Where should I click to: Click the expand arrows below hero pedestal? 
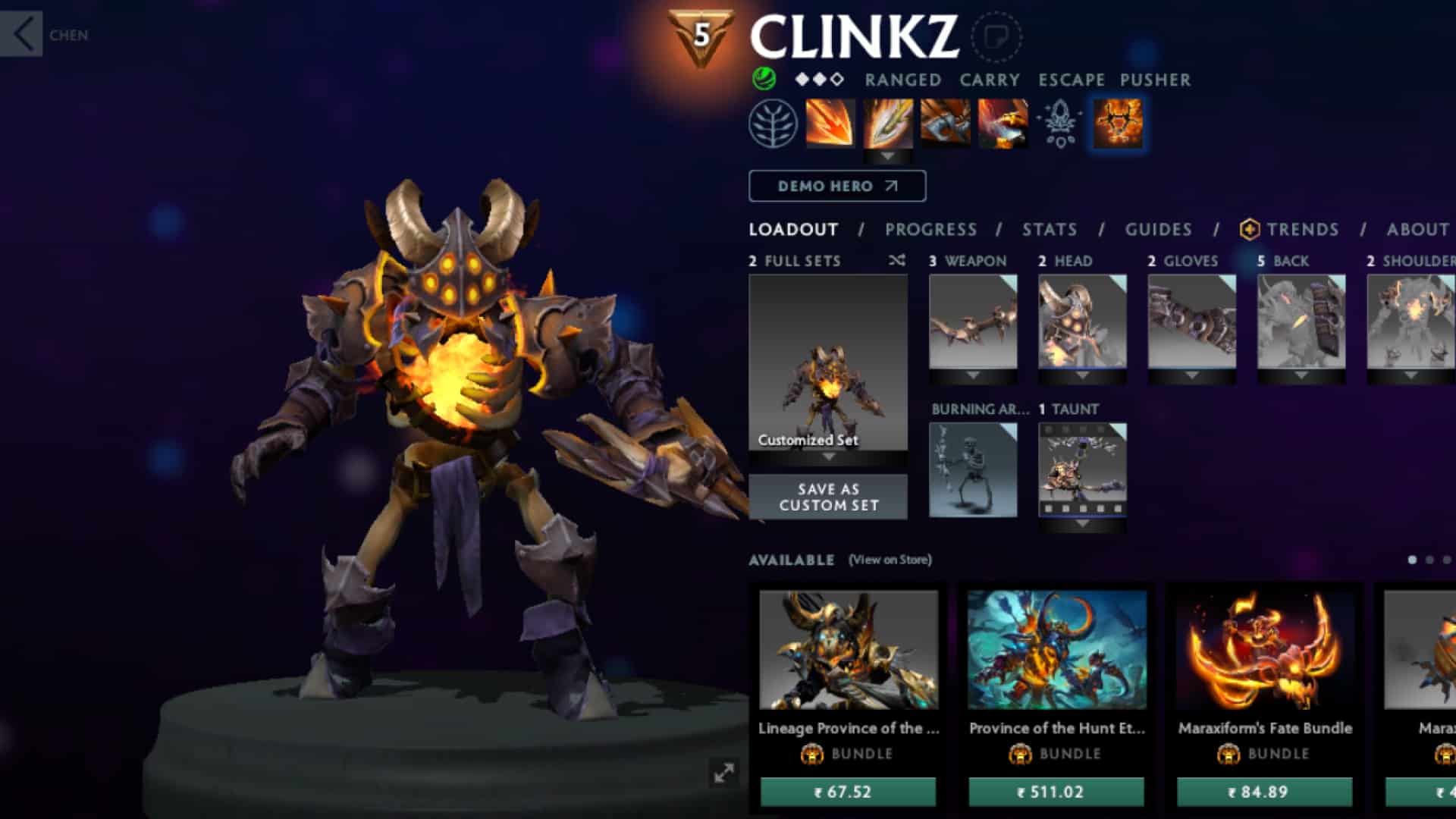click(726, 772)
